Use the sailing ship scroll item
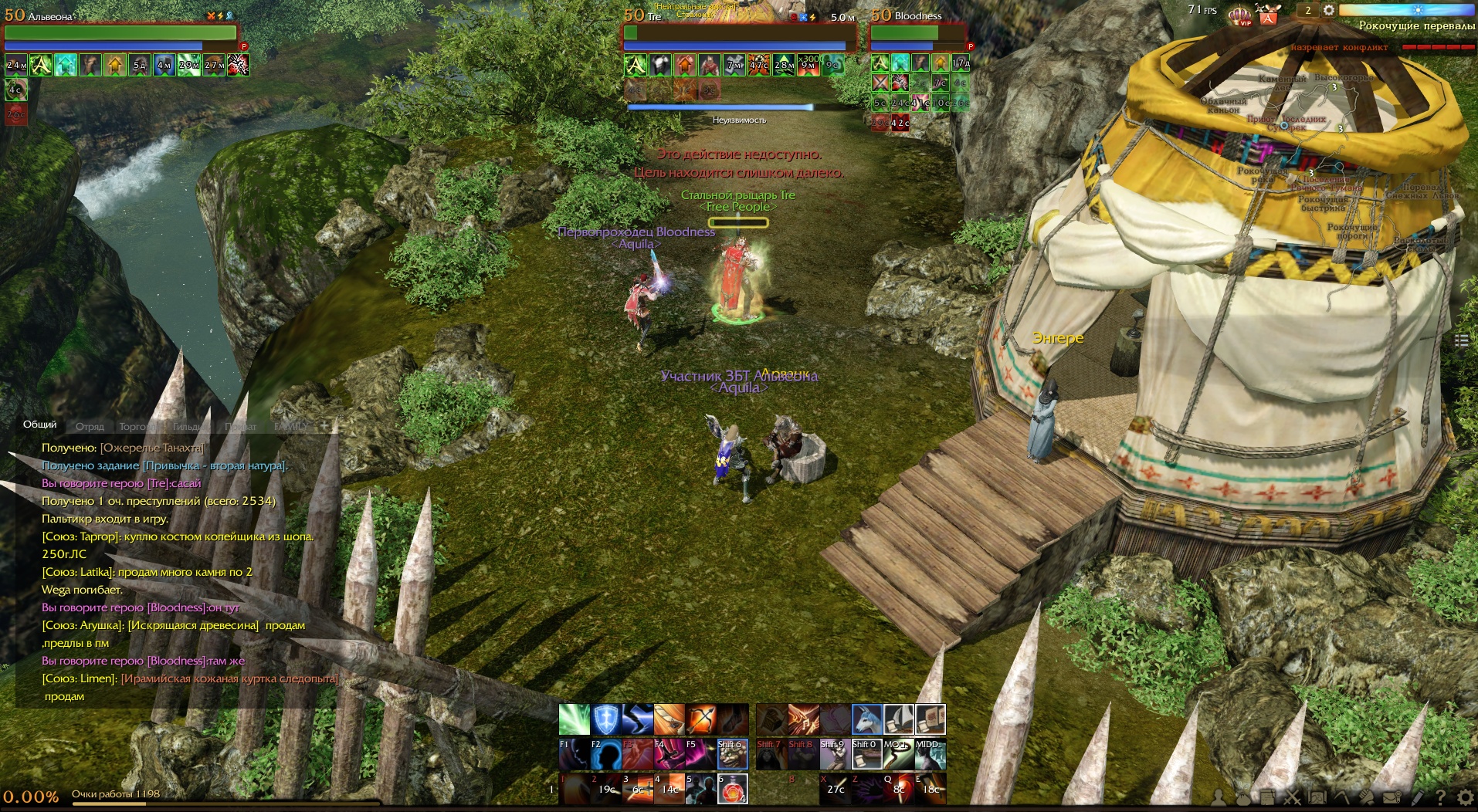This screenshot has height=812, width=1478. coord(898,719)
